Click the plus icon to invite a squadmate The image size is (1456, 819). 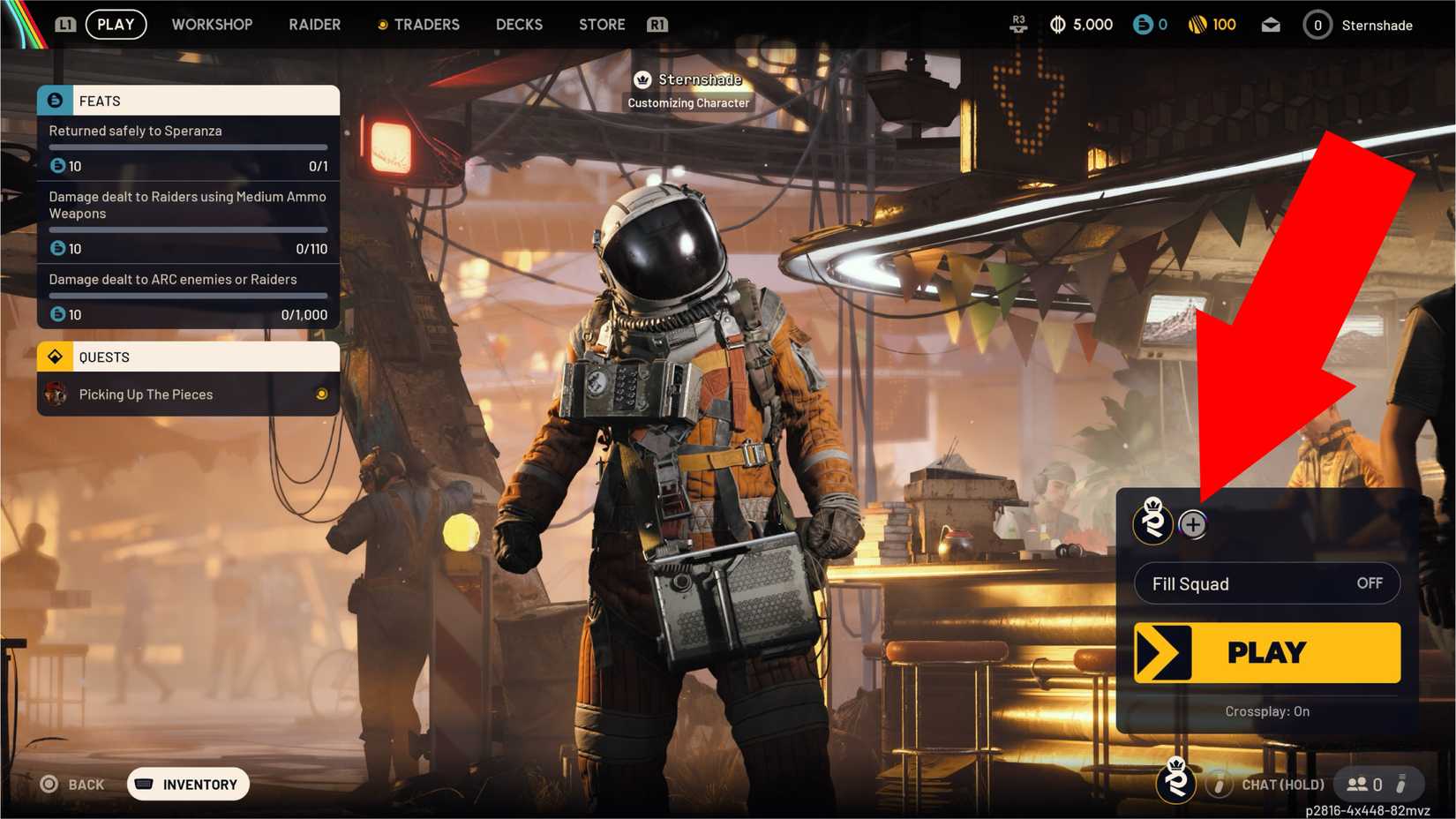pos(1193,523)
